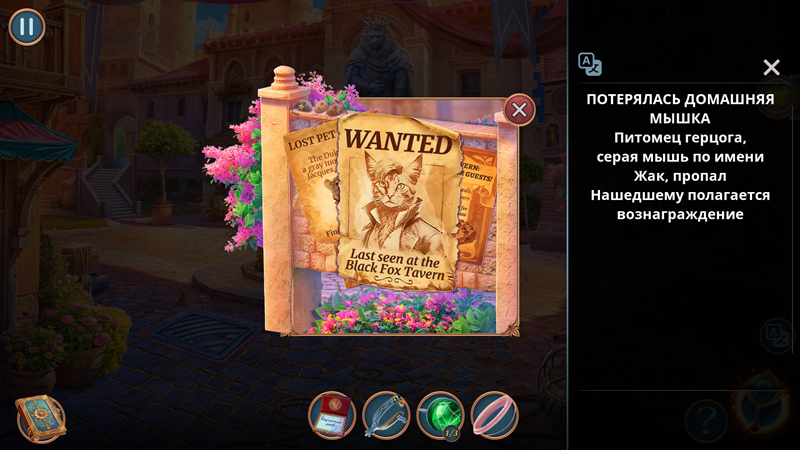Select the green emerald inventory item
The width and height of the screenshot is (800, 450).
tap(440, 415)
